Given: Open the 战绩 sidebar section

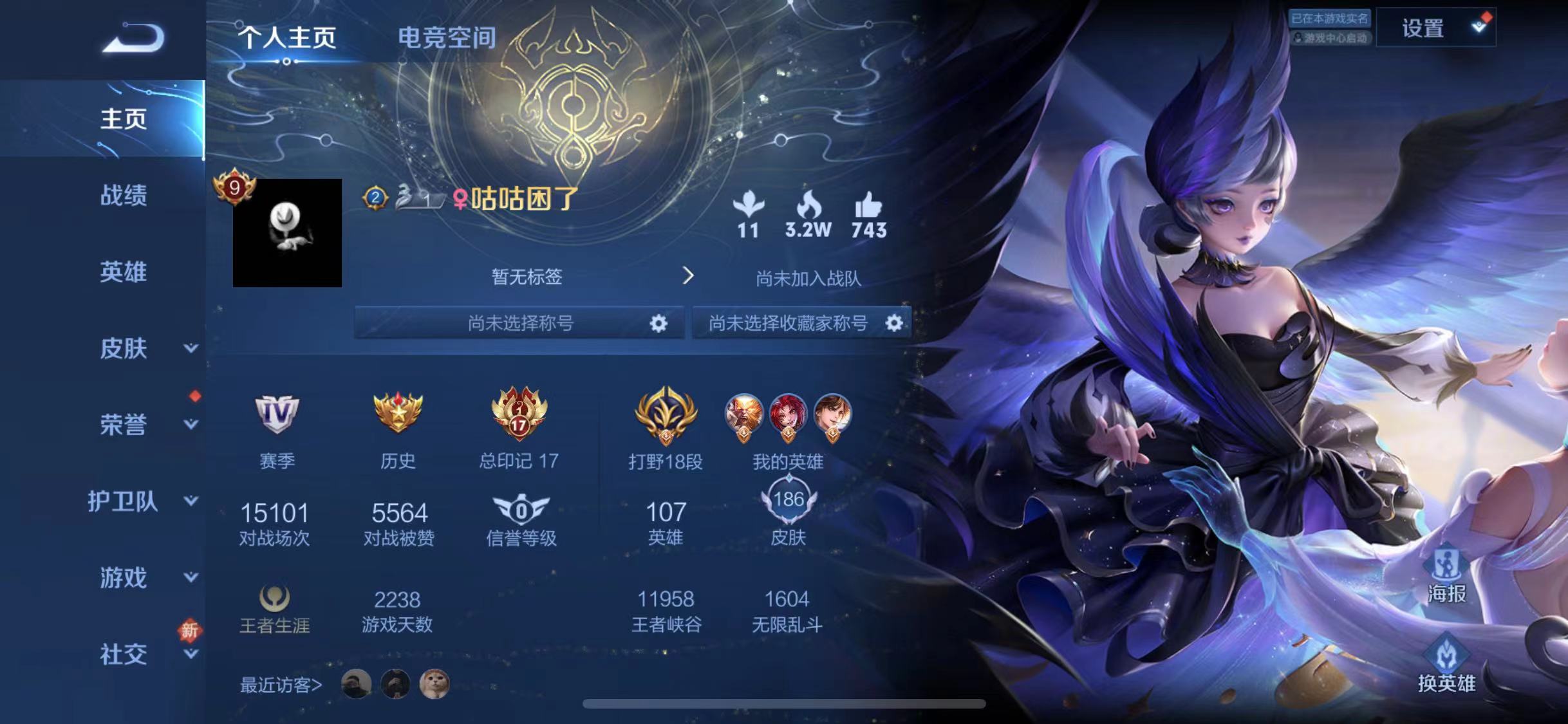Looking at the screenshot, I should 123,195.
